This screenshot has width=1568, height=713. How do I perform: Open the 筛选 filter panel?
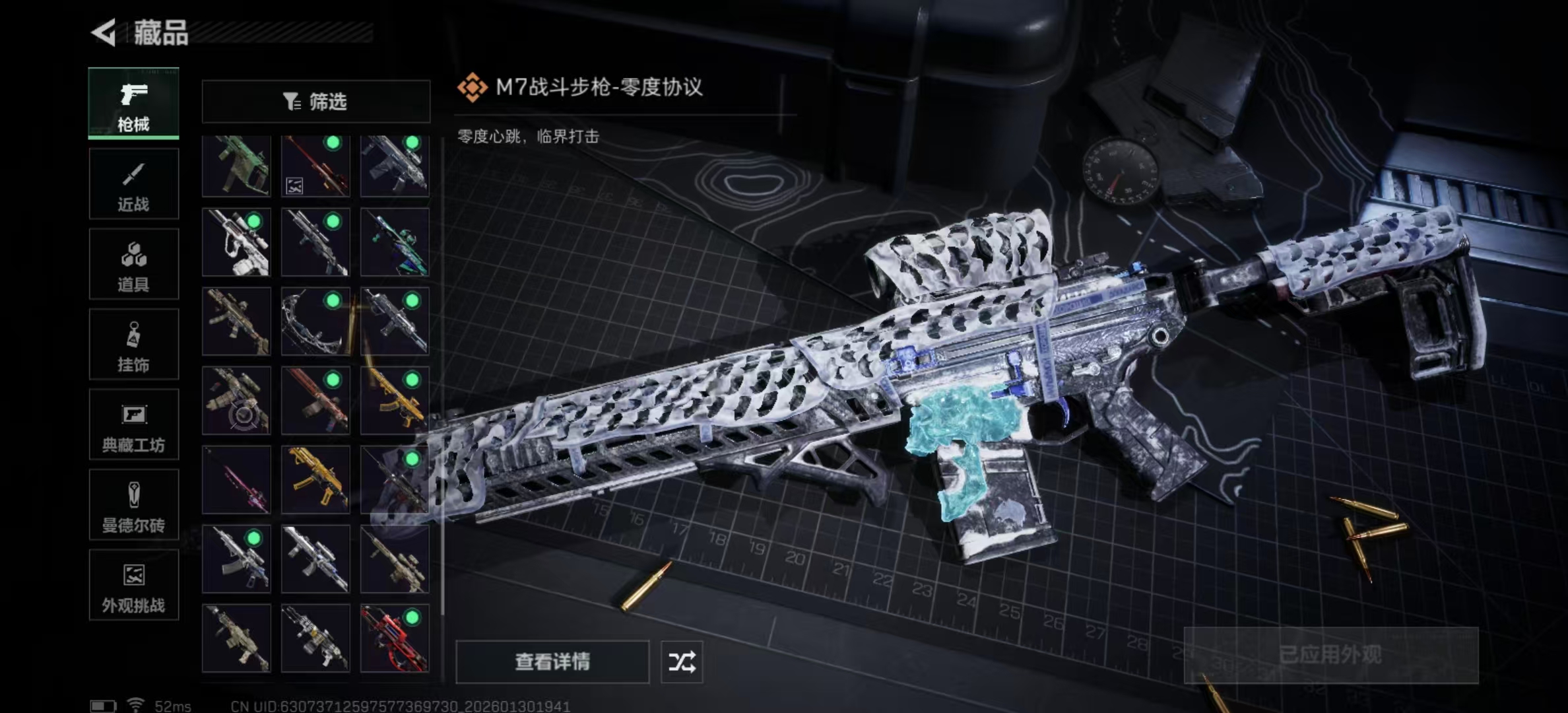click(316, 100)
